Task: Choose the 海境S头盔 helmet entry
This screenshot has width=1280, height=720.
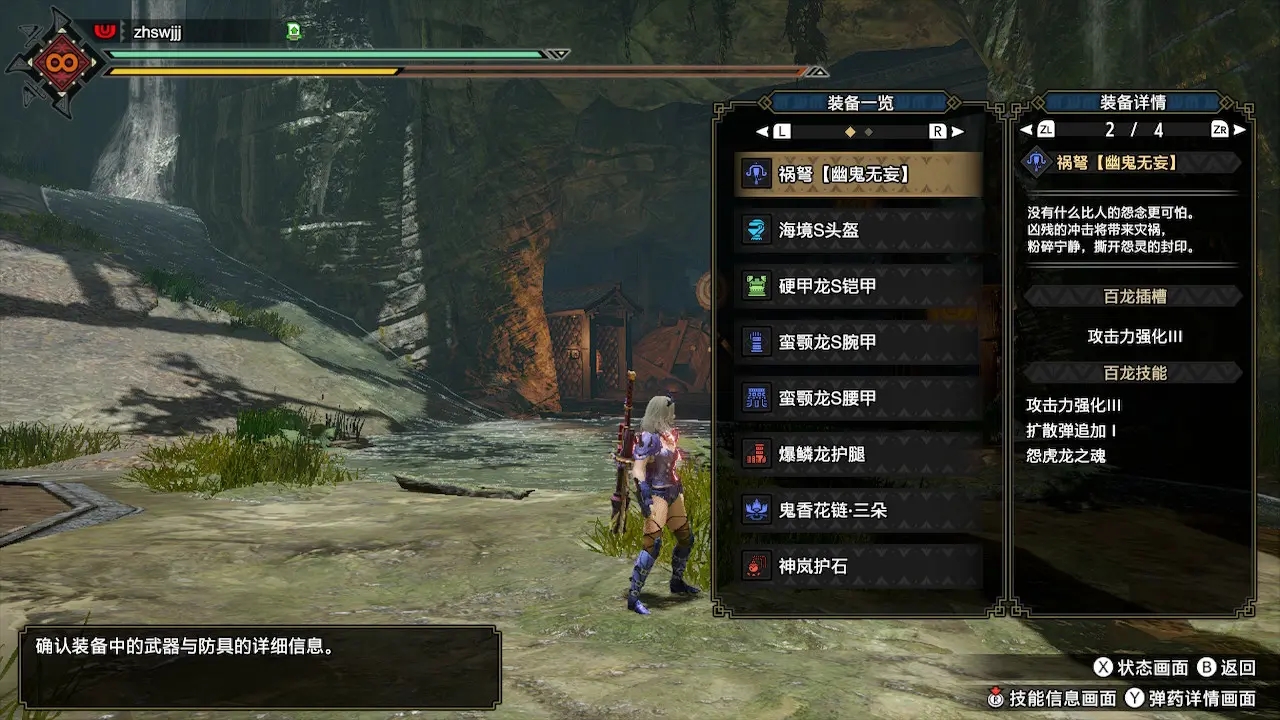Action: point(858,230)
